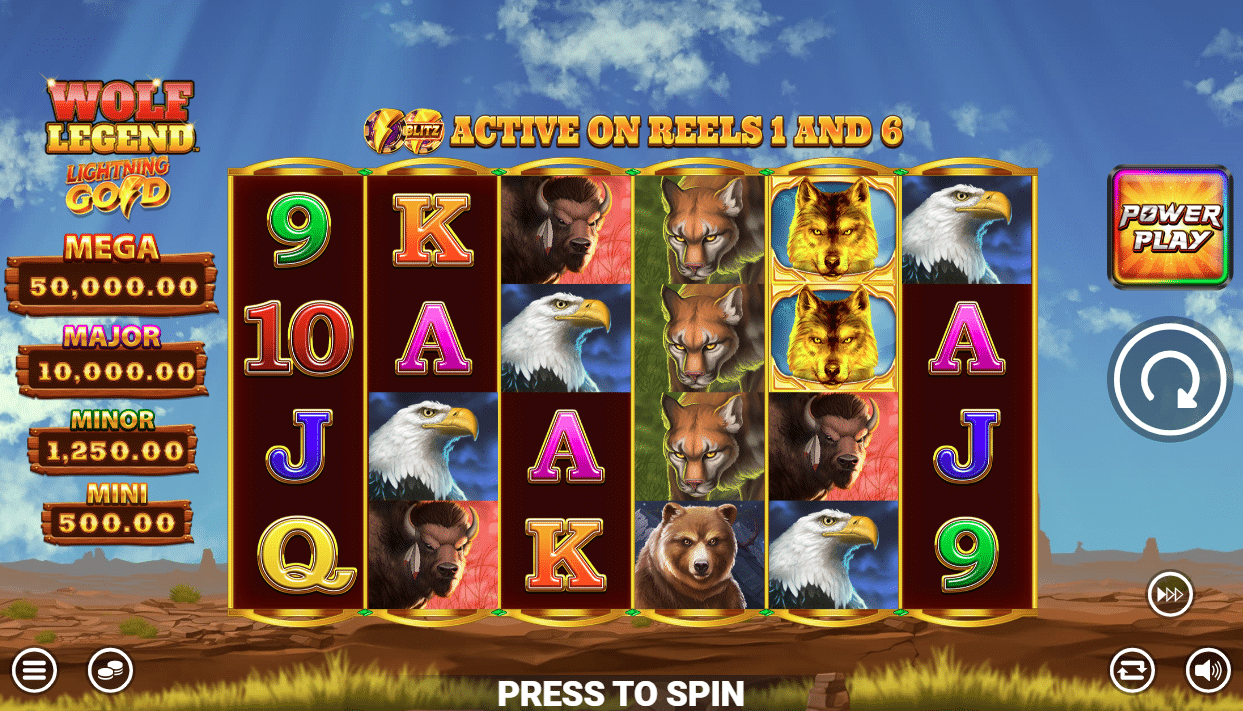This screenshot has width=1243, height=711.
Task: Activate the Power Play button
Action: (1169, 228)
